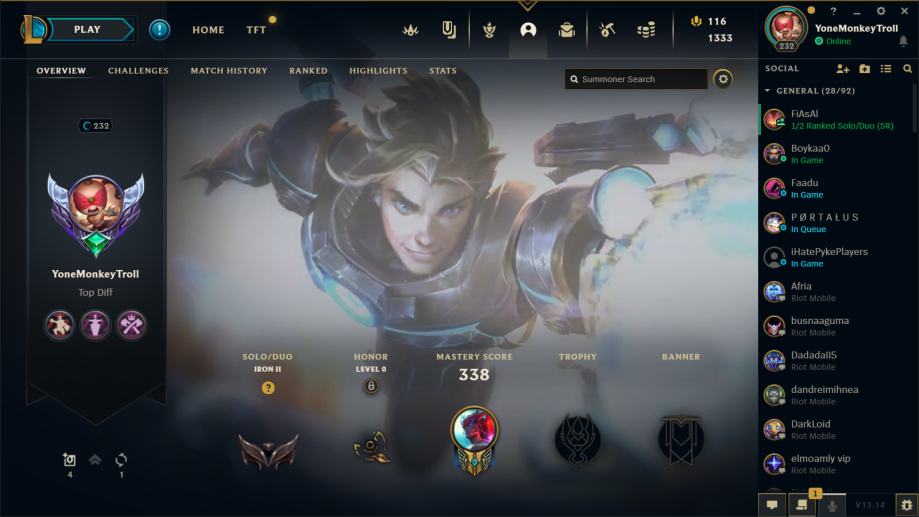Search the friends list with magnifier icon

click(x=907, y=69)
